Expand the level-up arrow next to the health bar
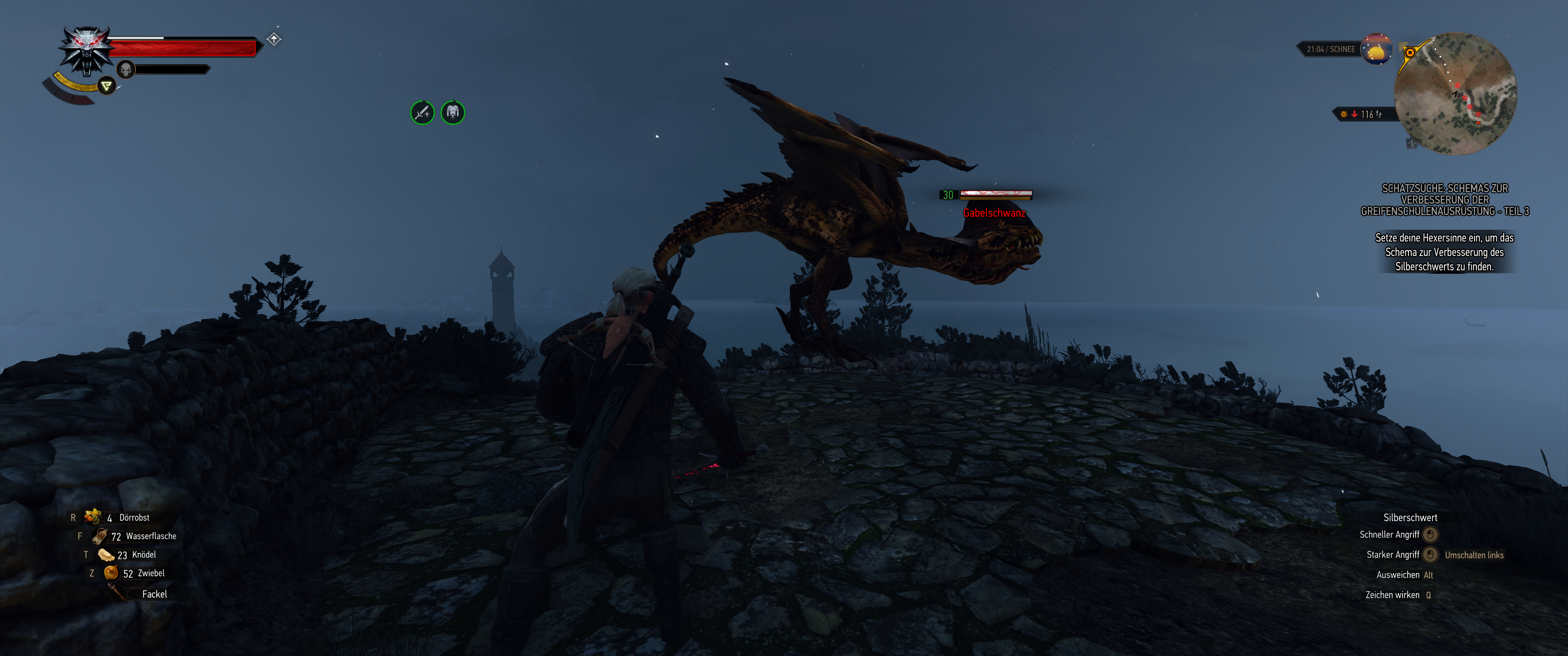Viewport: 1568px width, 656px height. 274,39
